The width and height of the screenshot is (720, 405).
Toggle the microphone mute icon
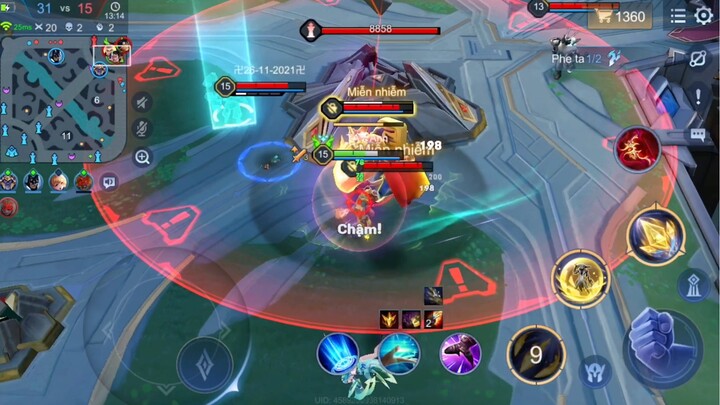point(142,129)
